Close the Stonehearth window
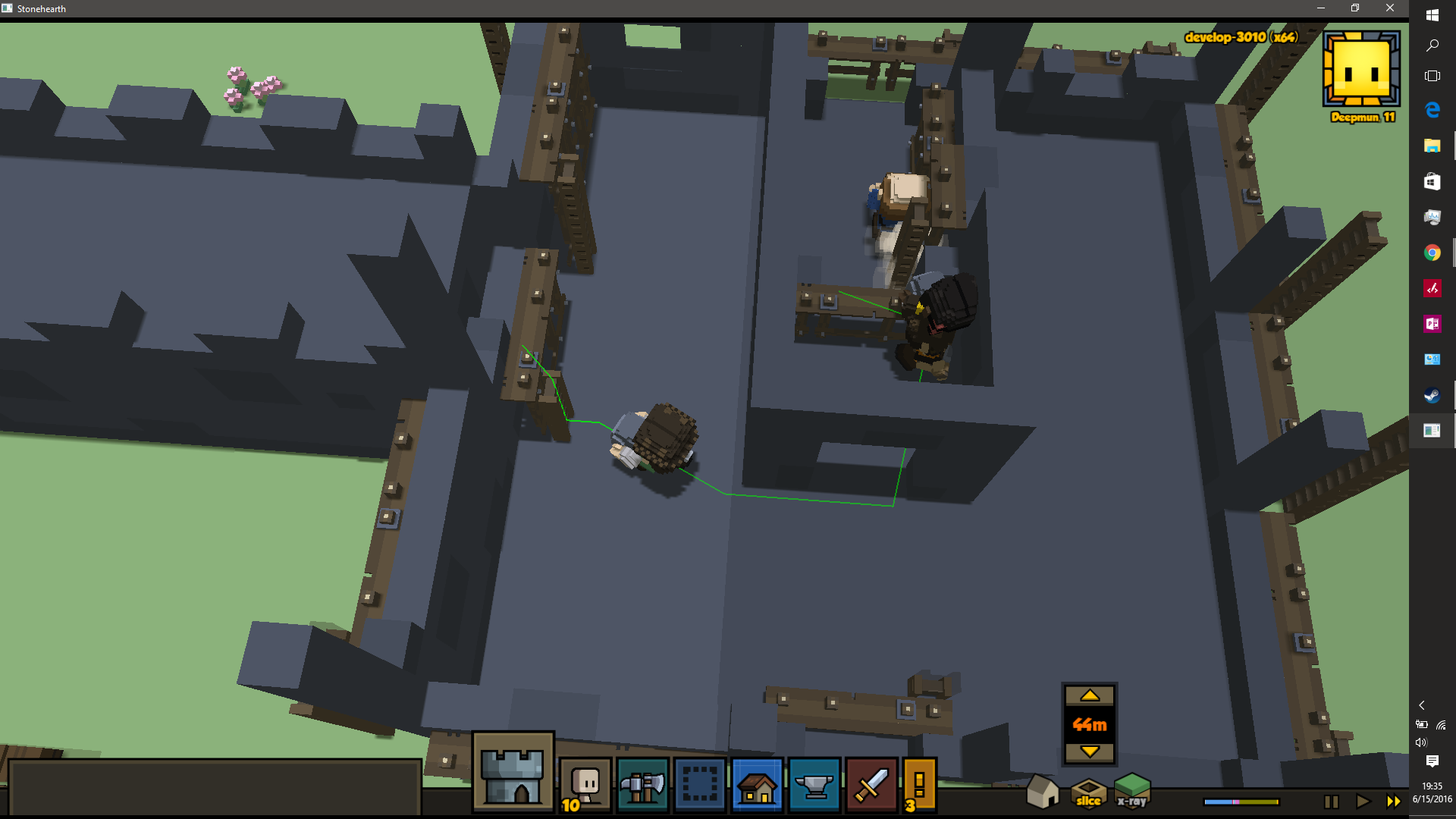The width and height of the screenshot is (1456, 819). (x=1390, y=8)
